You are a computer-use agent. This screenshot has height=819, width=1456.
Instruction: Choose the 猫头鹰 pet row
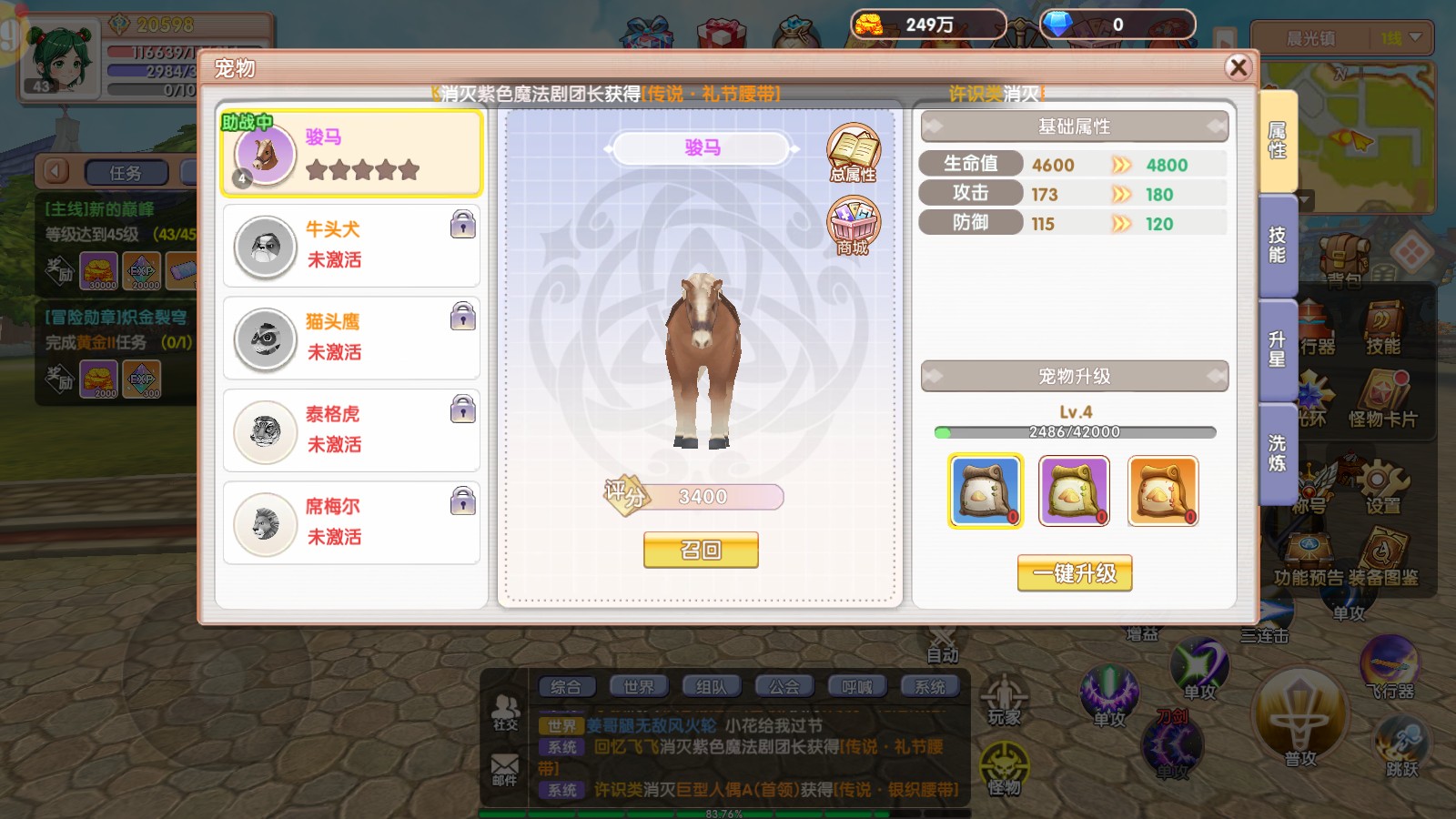pyautogui.click(x=351, y=338)
